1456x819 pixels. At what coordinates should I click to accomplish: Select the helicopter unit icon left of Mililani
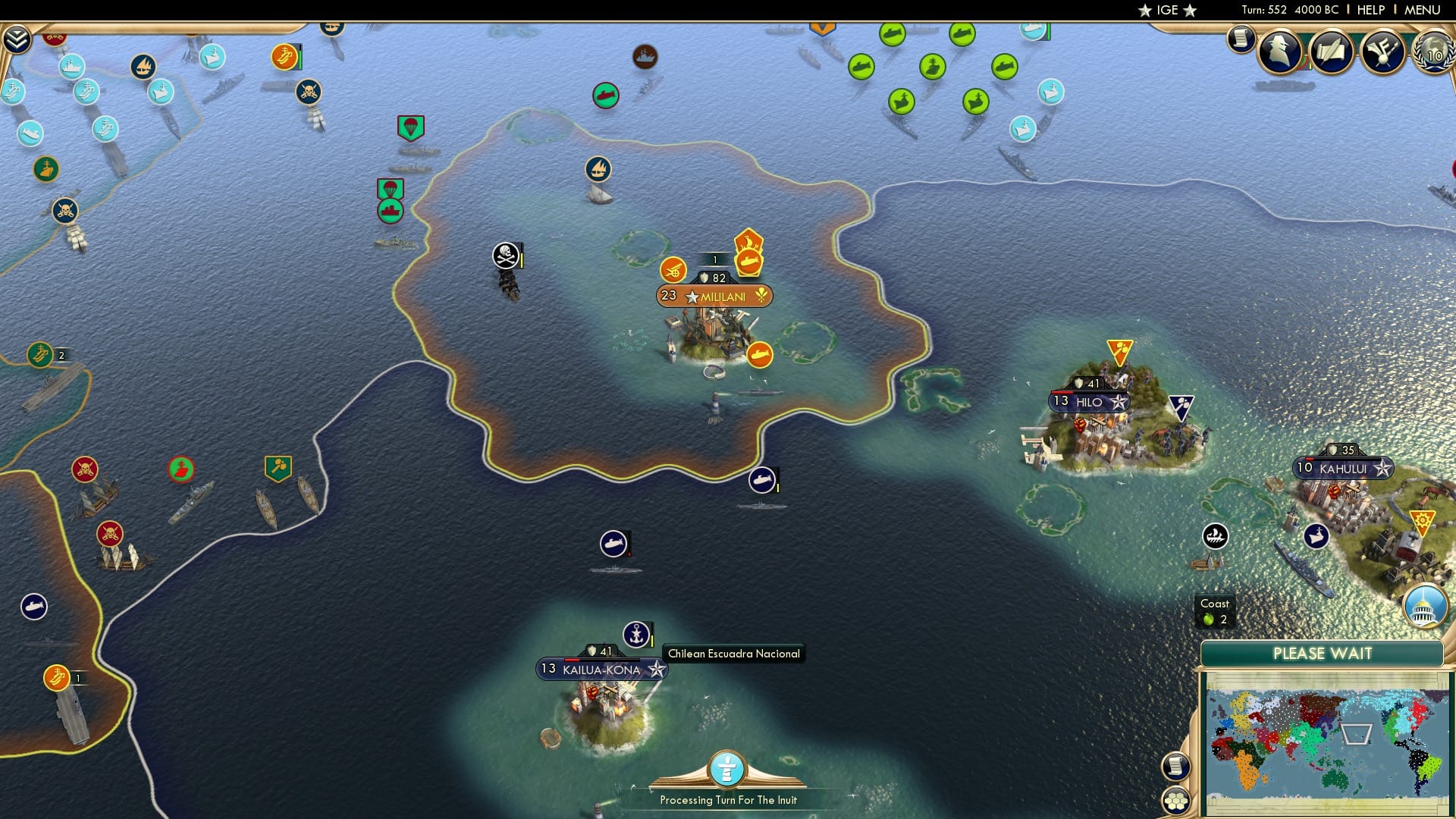(675, 269)
